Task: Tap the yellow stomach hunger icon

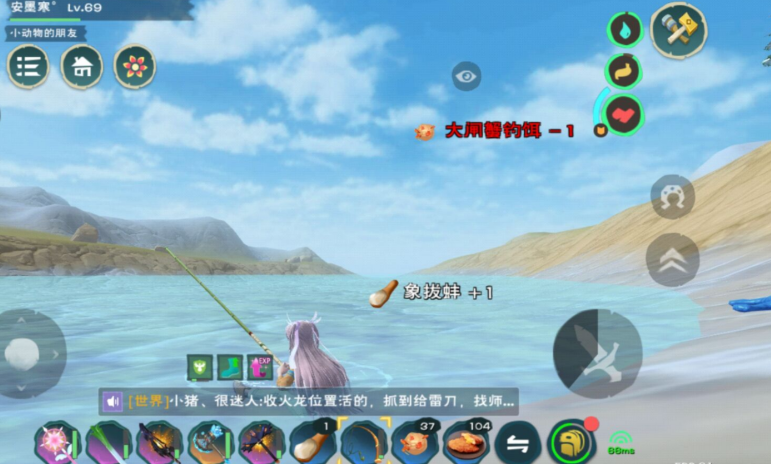Action: point(623,71)
